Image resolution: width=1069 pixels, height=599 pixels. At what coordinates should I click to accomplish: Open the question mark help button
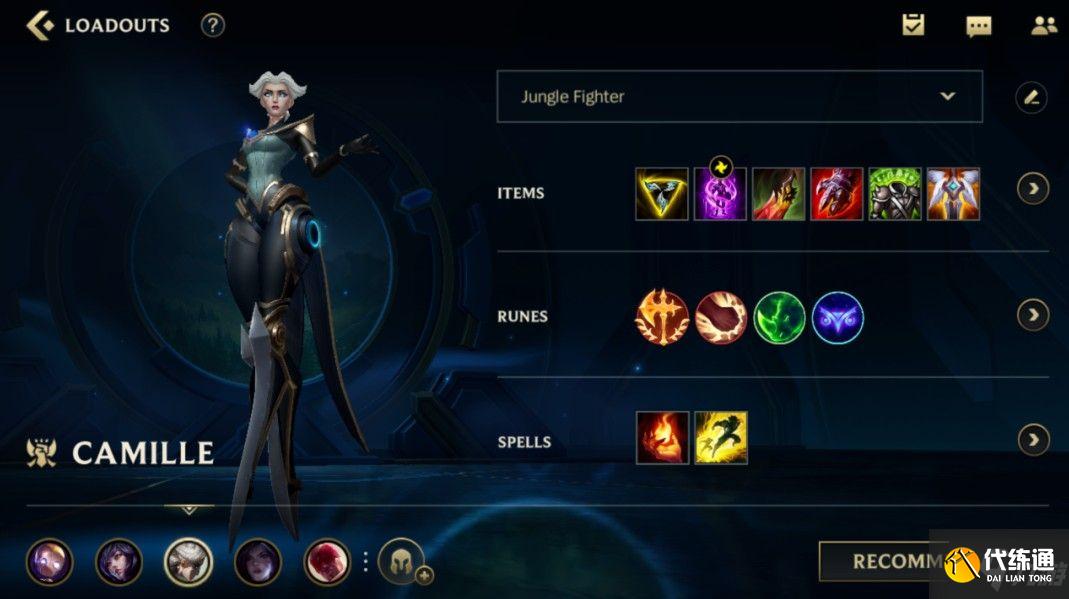[x=213, y=25]
